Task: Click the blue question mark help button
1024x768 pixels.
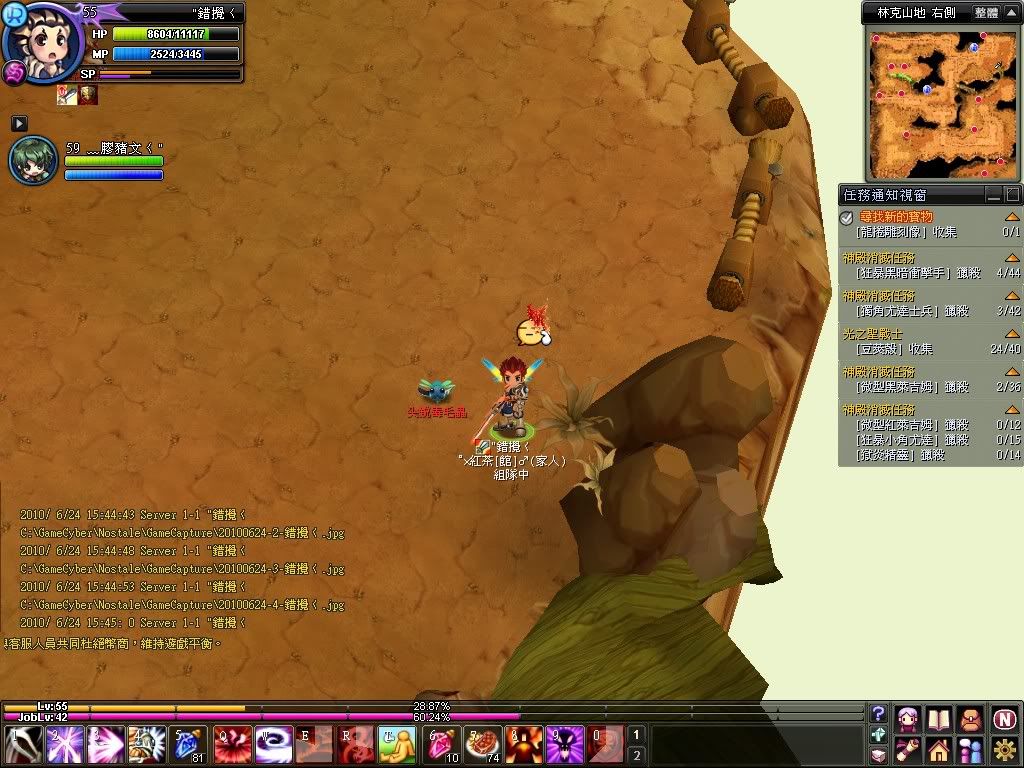Action: 878,713
